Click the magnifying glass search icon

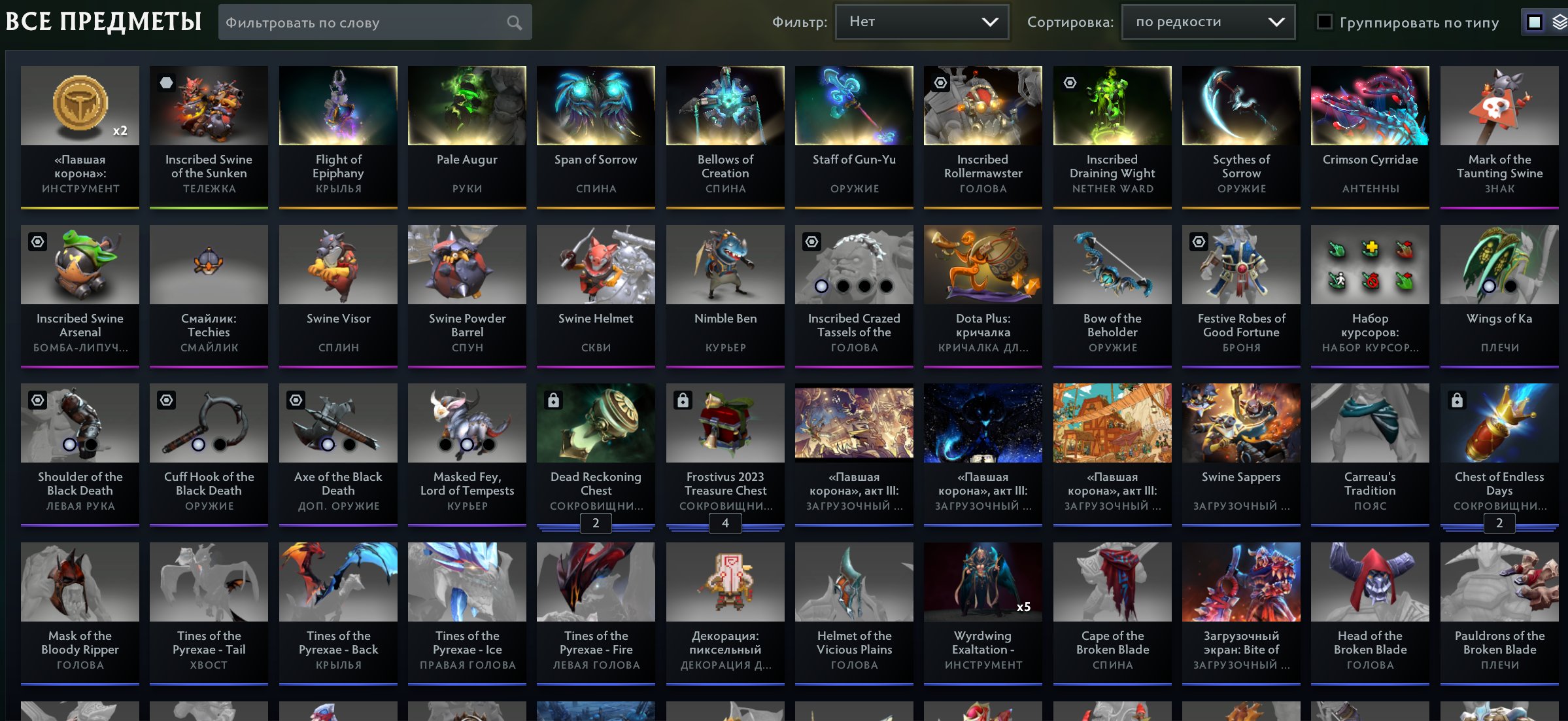click(x=514, y=22)
